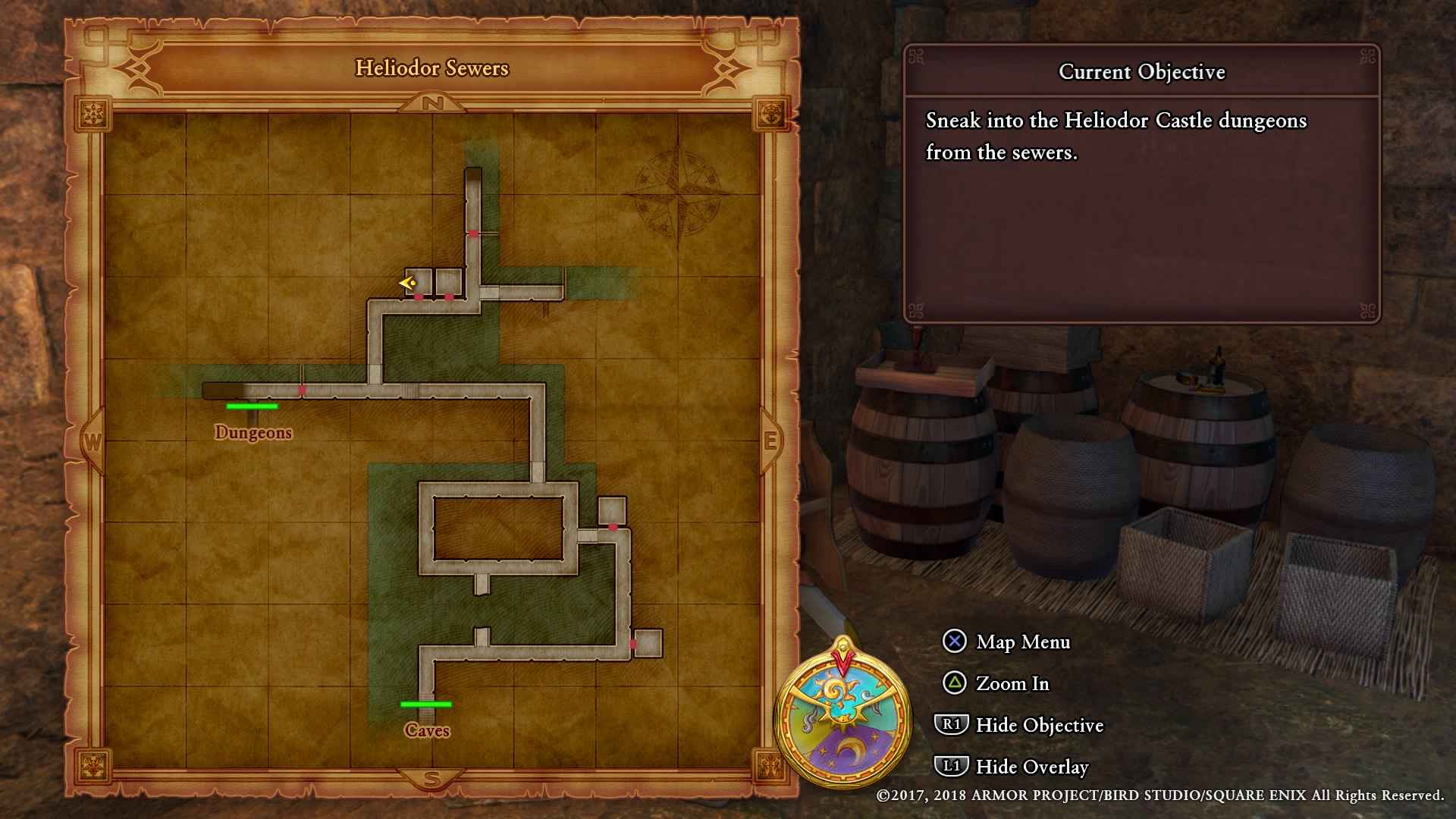This screenshot has width=1456, height=819.
Task: Click the player position arrow marker
Action: [x=407, y=284]
